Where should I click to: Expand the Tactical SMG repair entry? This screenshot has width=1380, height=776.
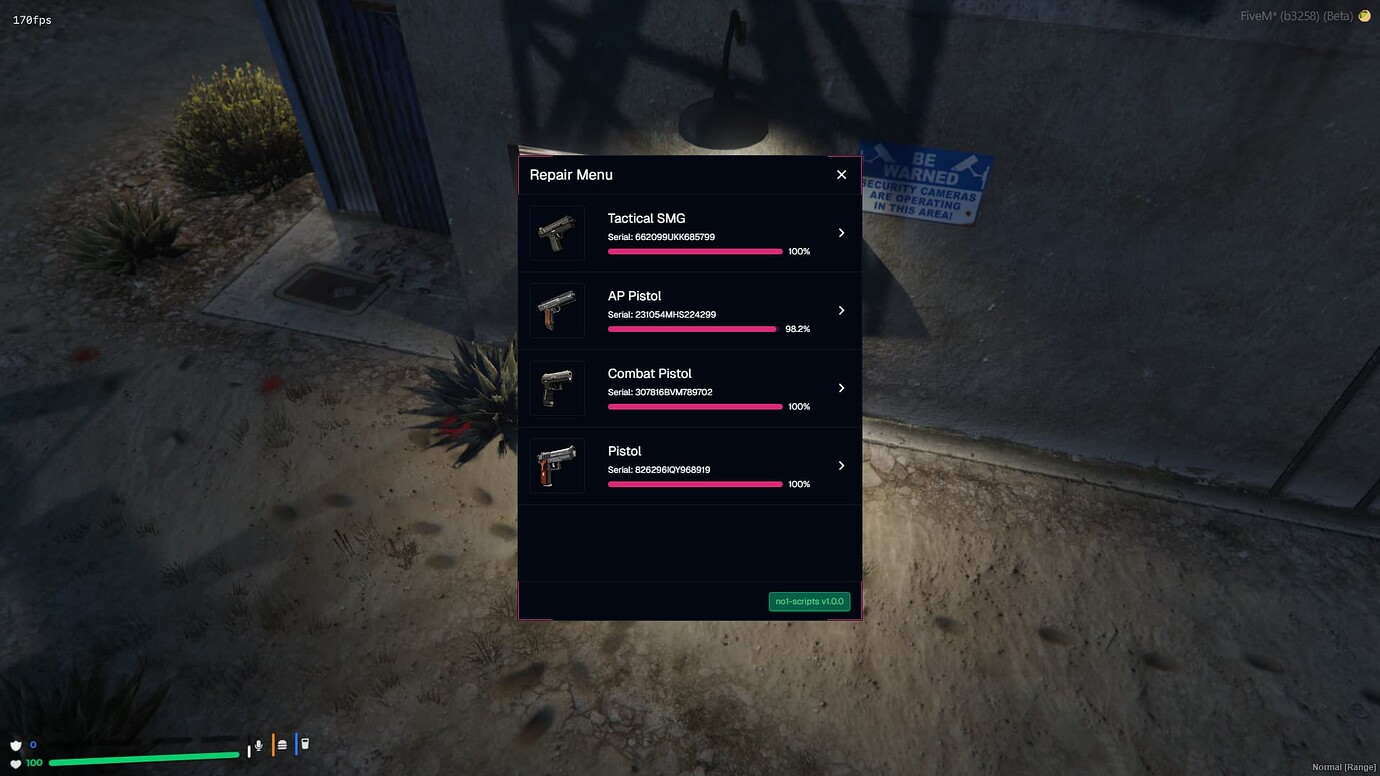[x=841, y=232]
